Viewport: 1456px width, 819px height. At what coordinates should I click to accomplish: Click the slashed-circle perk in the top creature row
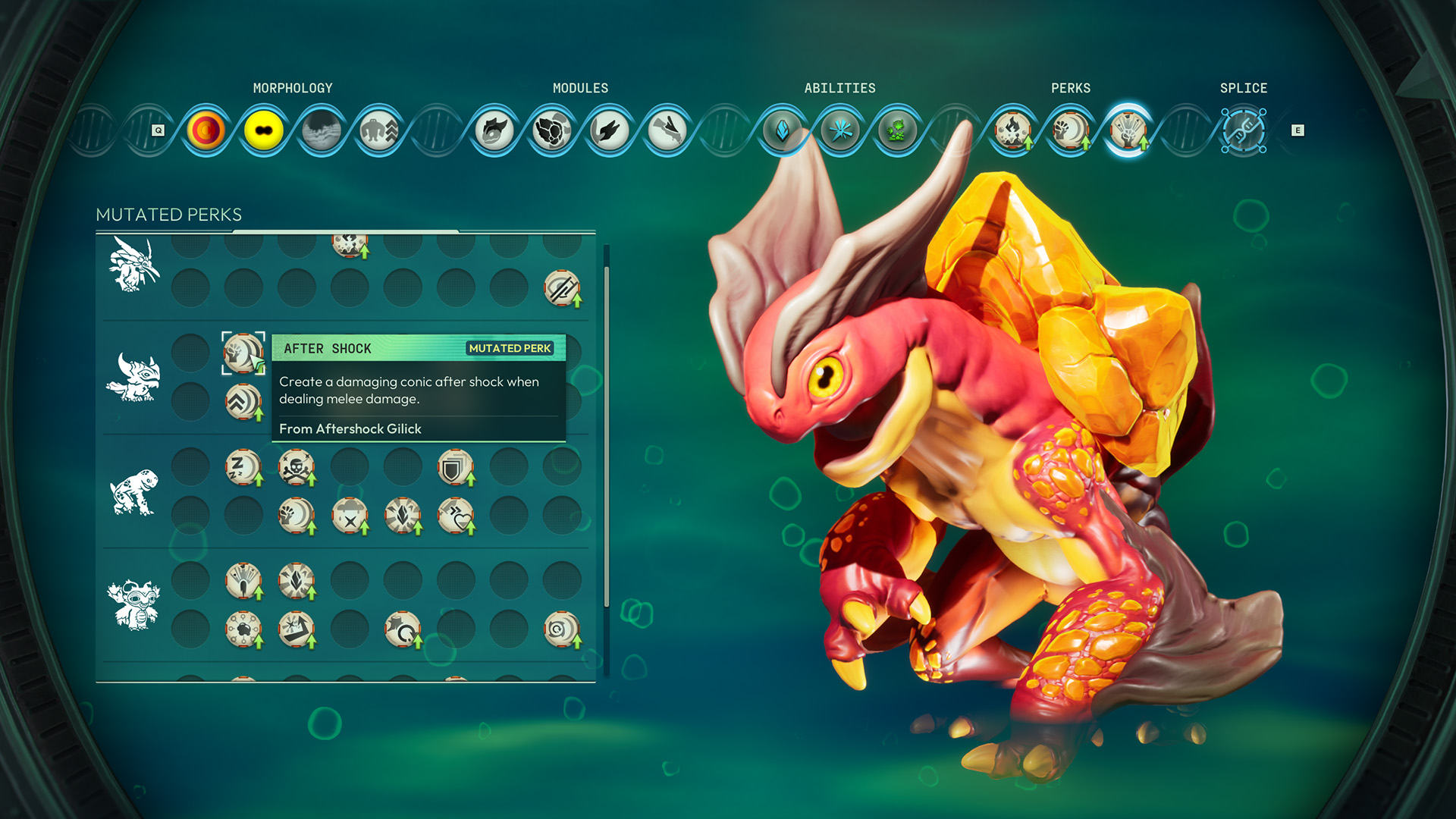click(561, 288)
